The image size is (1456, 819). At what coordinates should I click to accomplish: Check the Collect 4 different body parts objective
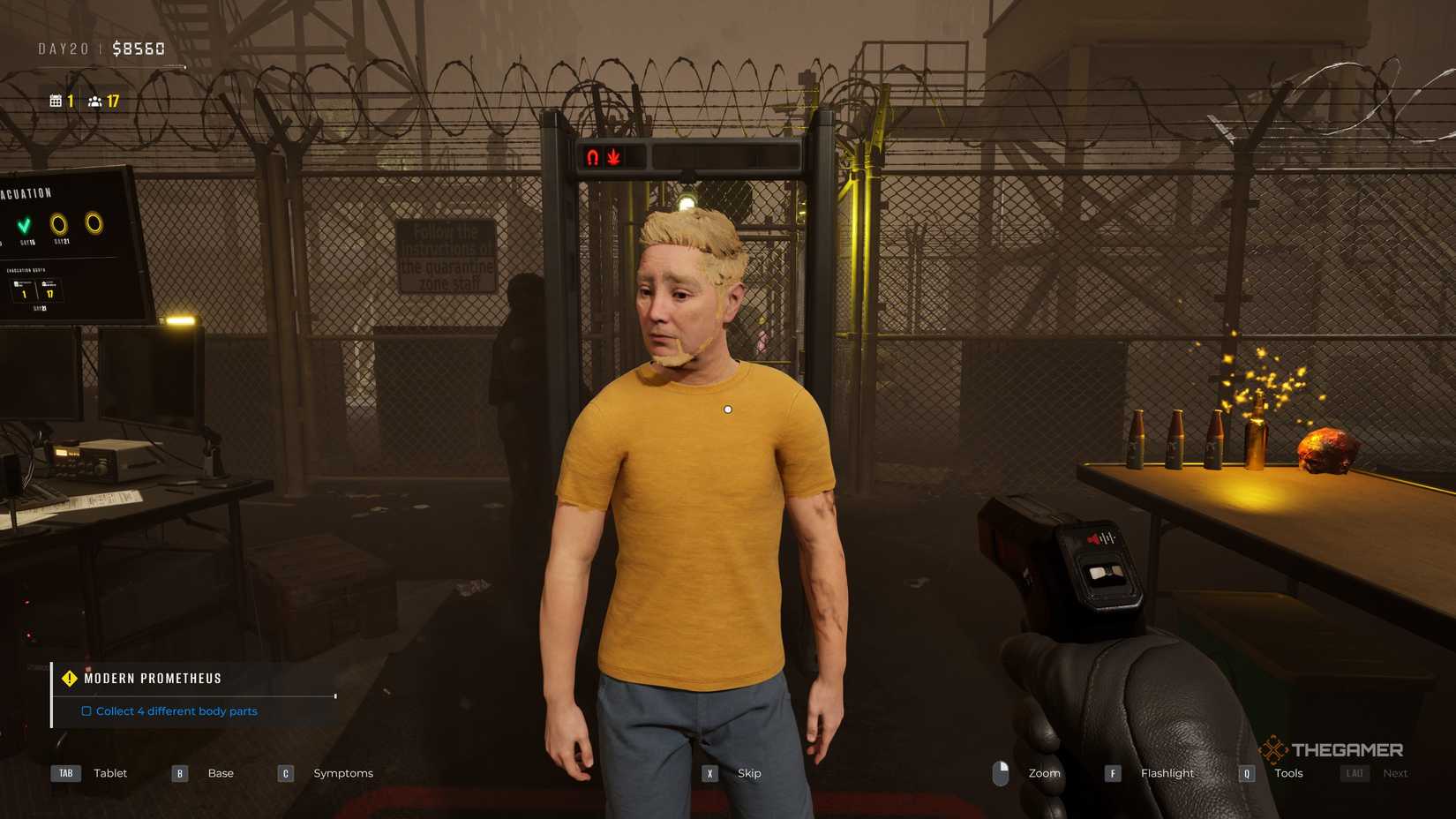point(86,710)
